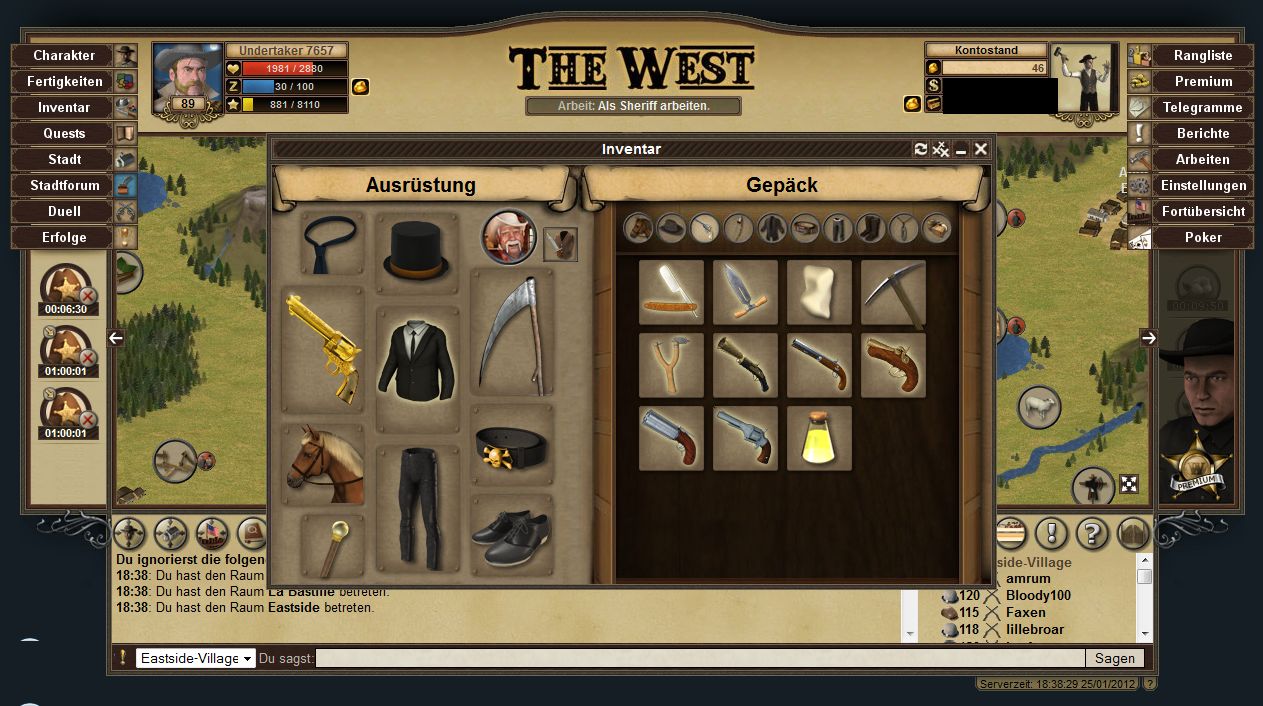
Task: Select the glowing yellow potion bottle
Action: click(x=819, y=438)
